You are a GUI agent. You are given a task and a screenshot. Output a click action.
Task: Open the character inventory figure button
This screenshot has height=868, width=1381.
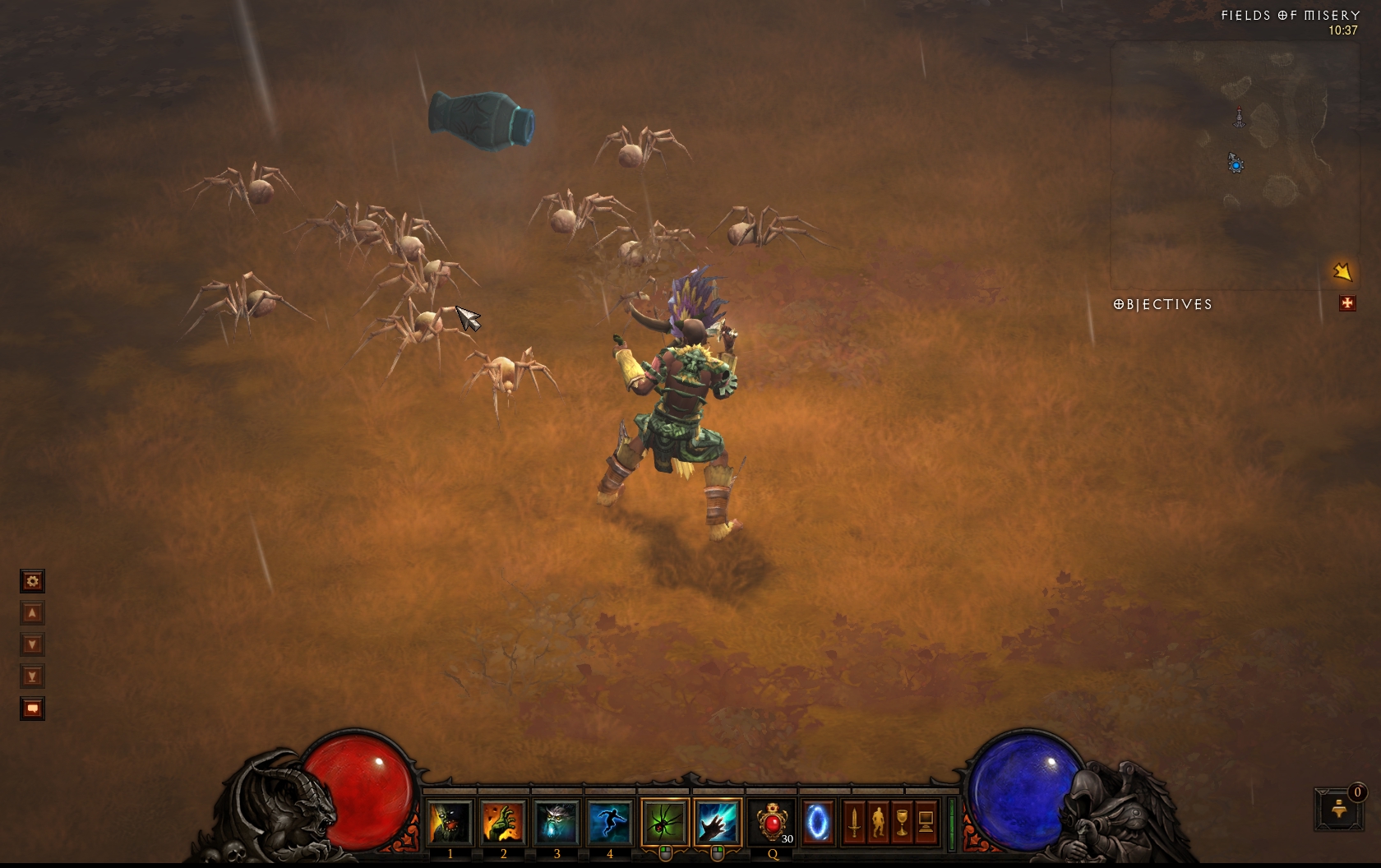pos(878,822)
